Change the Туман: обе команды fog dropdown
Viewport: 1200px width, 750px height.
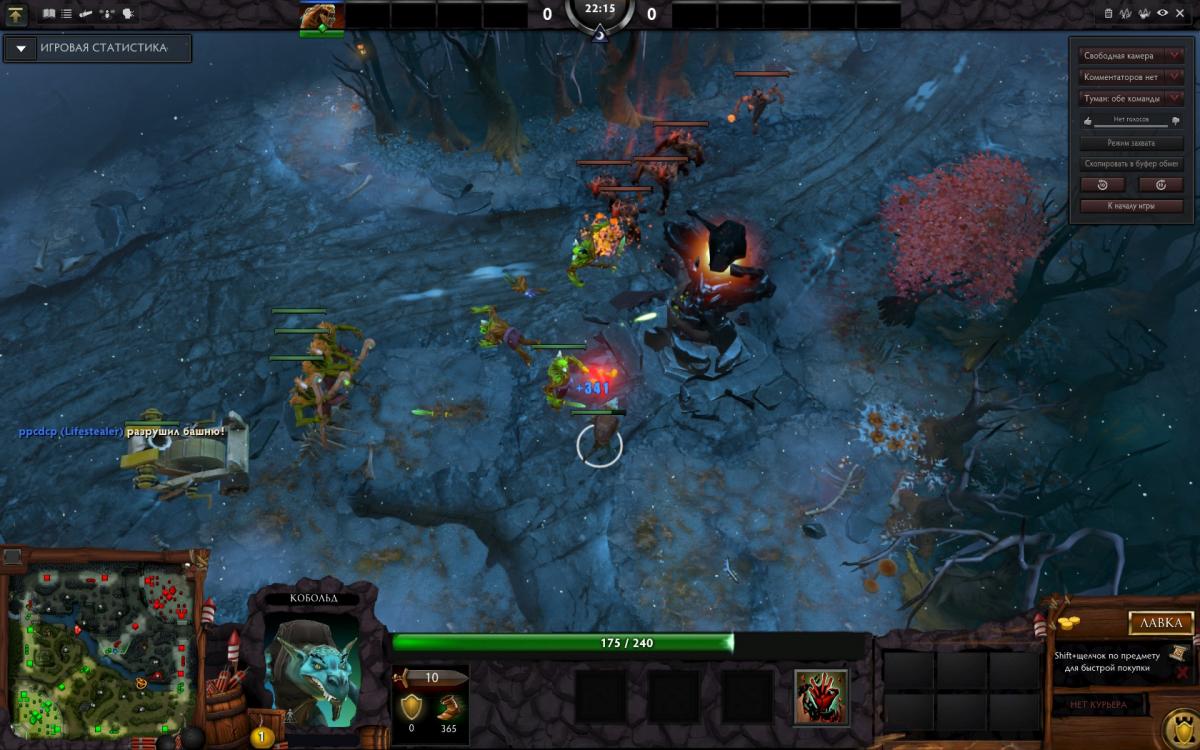click(1132, 99)
